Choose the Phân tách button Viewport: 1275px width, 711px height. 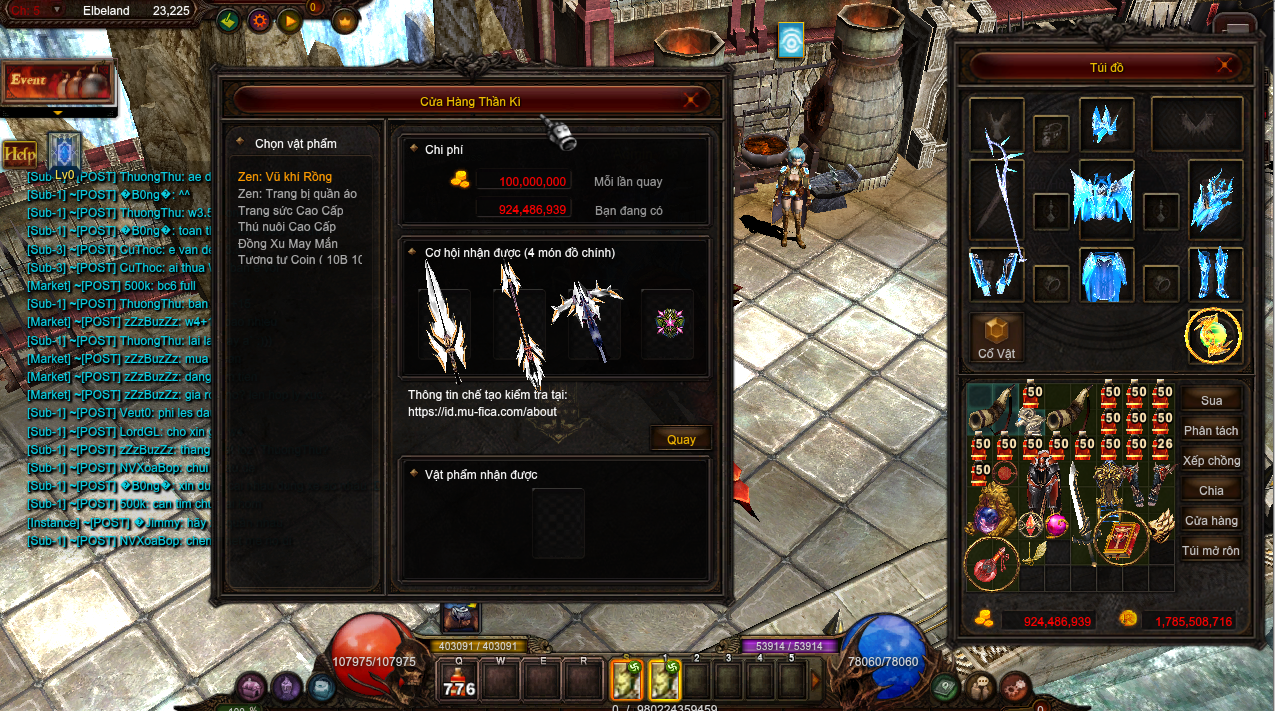(1211, 430)
